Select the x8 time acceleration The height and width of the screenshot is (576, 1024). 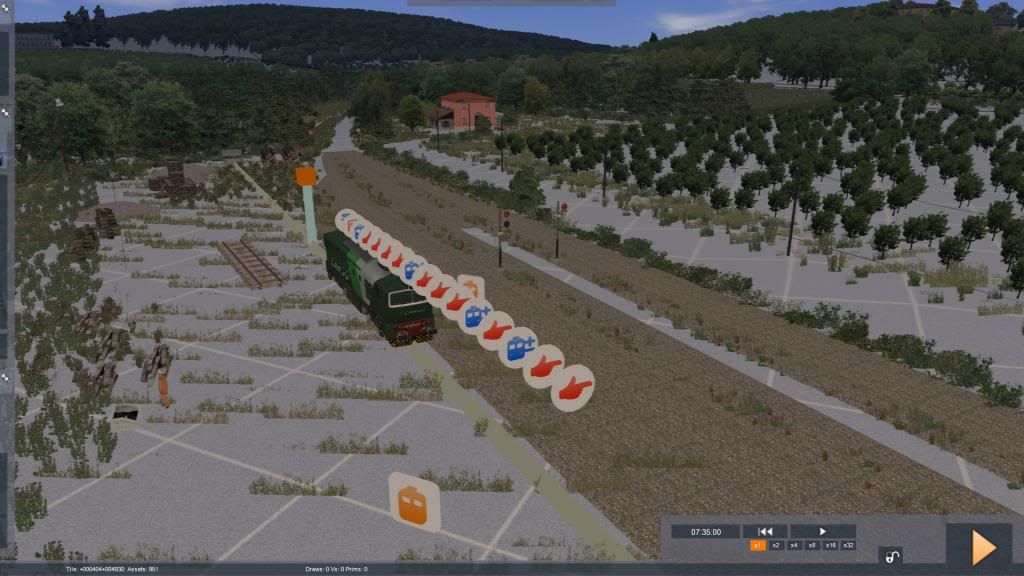click(811, 545)
